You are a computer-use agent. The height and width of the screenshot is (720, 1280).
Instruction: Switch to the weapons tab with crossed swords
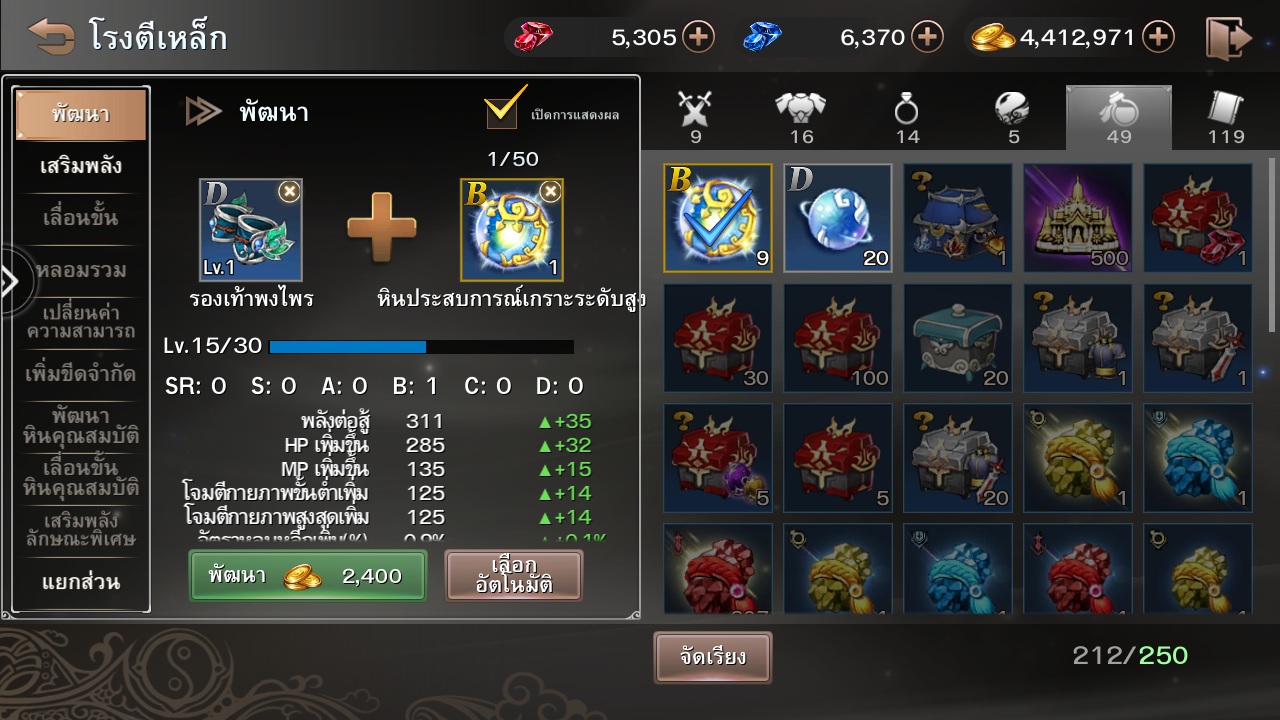[694, 116]
